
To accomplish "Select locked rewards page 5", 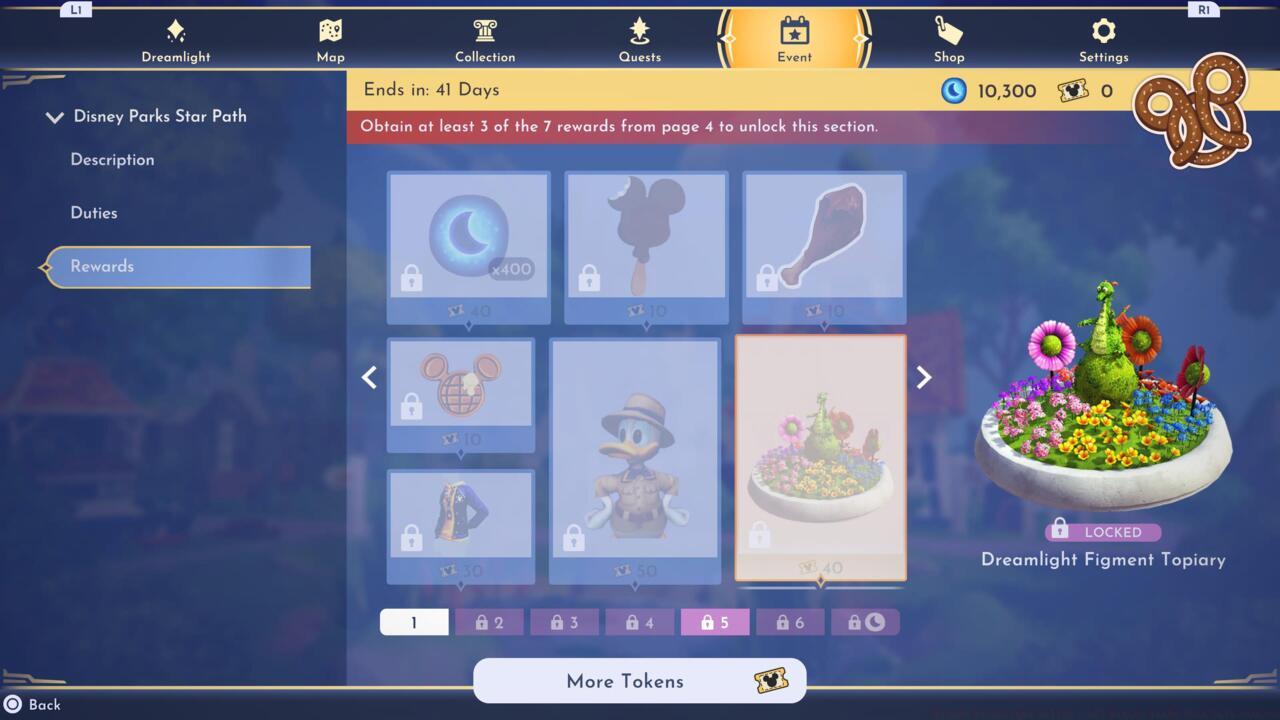I will (x=714, y=621).
